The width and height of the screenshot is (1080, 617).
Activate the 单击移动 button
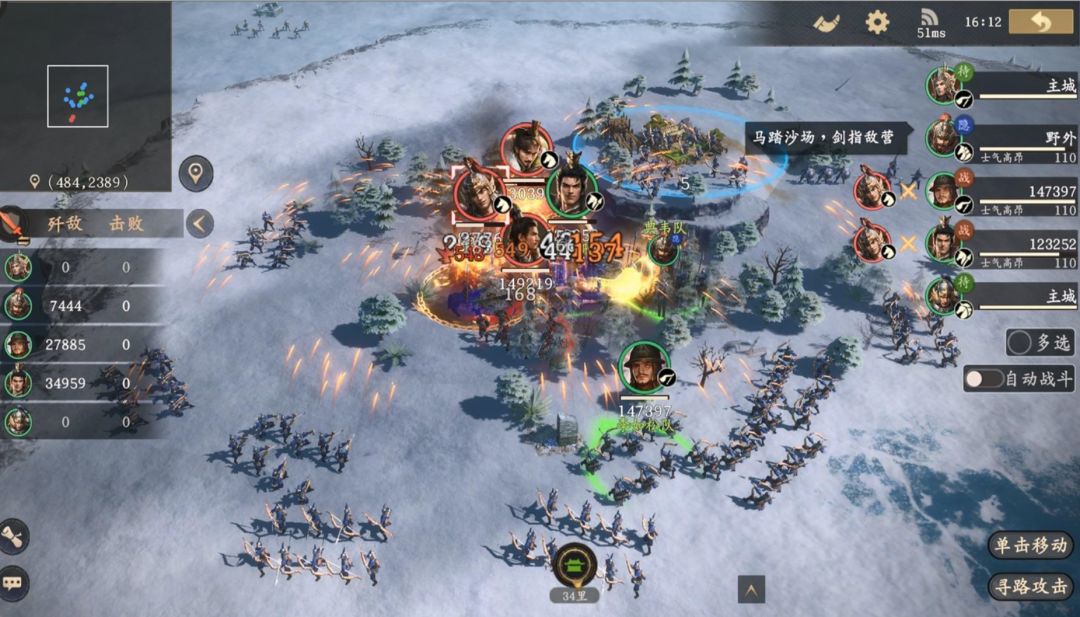(1031, 545)
